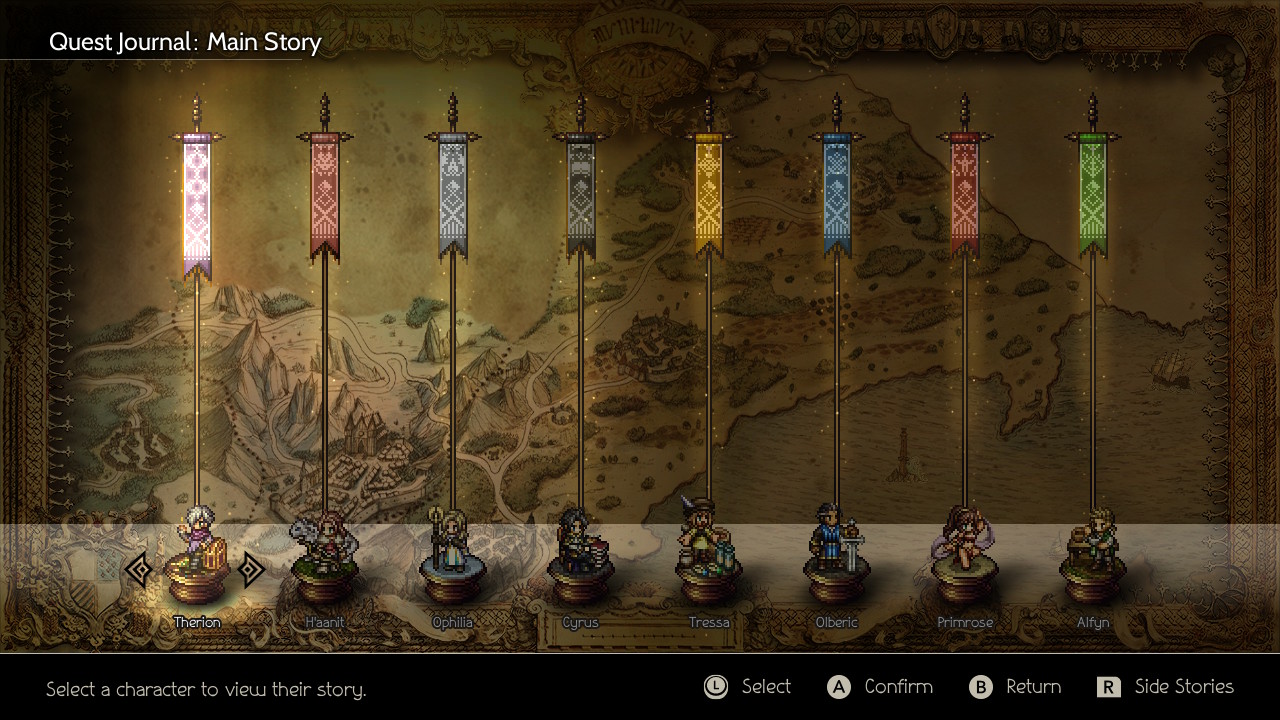Click the left arrow beside Therion
The height and width of the screenshot is (720, 1280).
140,570
